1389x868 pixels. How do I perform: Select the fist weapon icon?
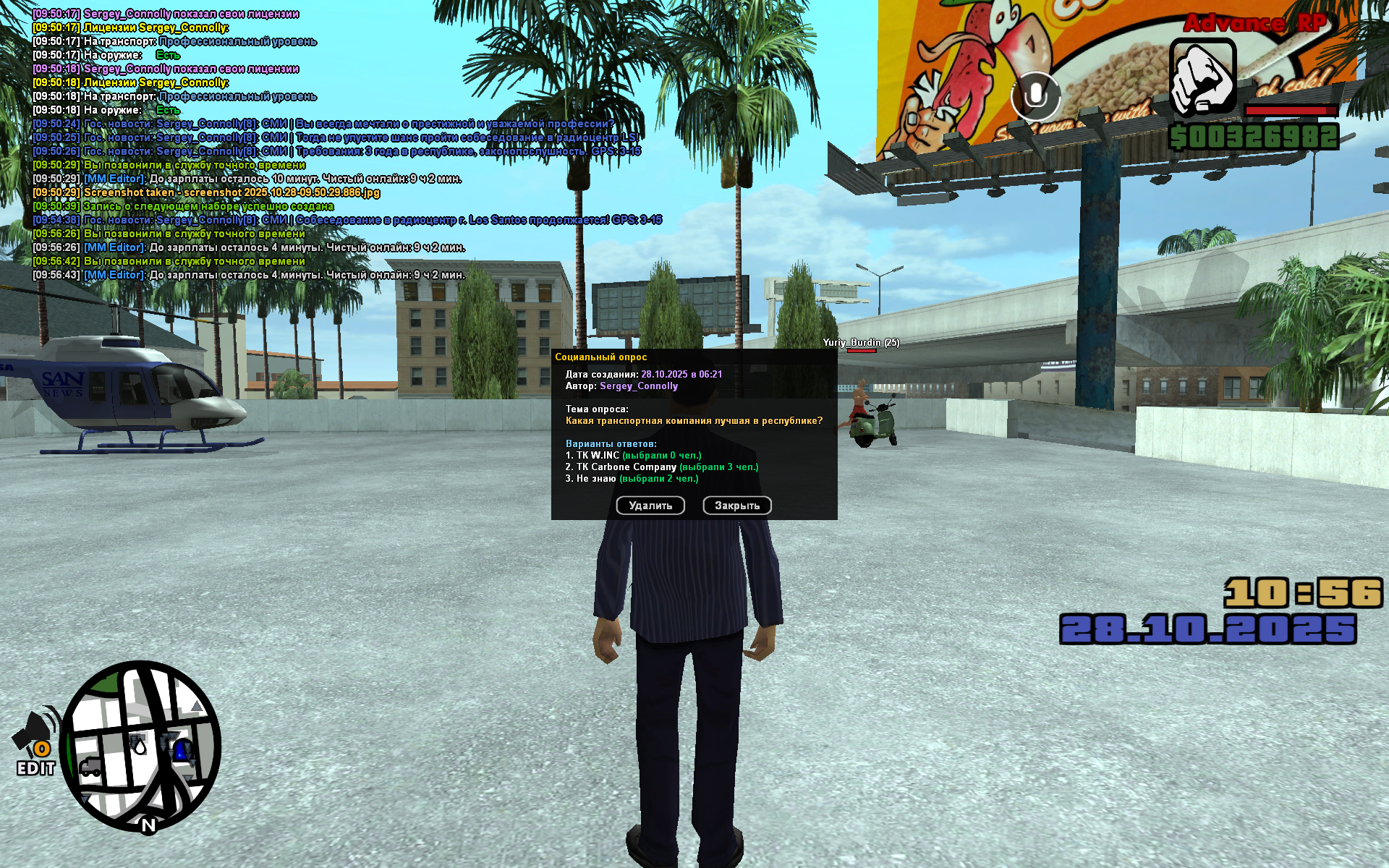tap(1202, 77)
